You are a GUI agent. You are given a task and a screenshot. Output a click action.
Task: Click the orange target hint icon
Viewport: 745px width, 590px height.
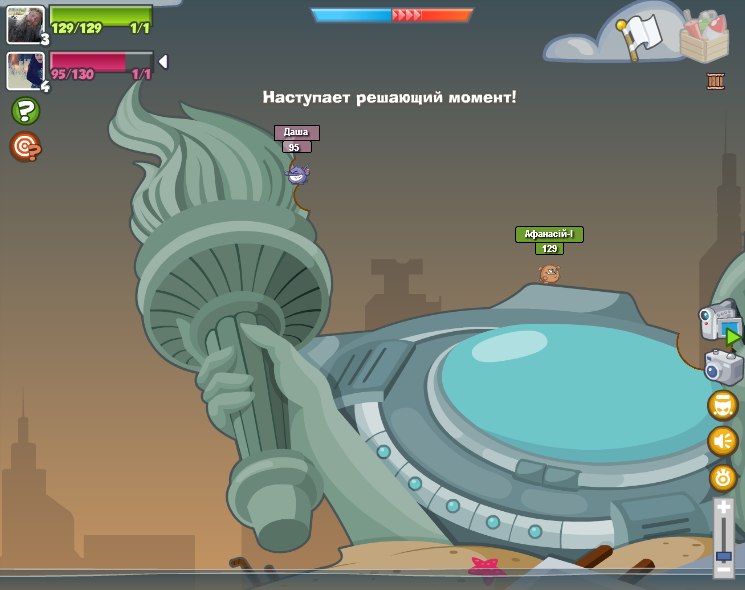click(25, 147)
